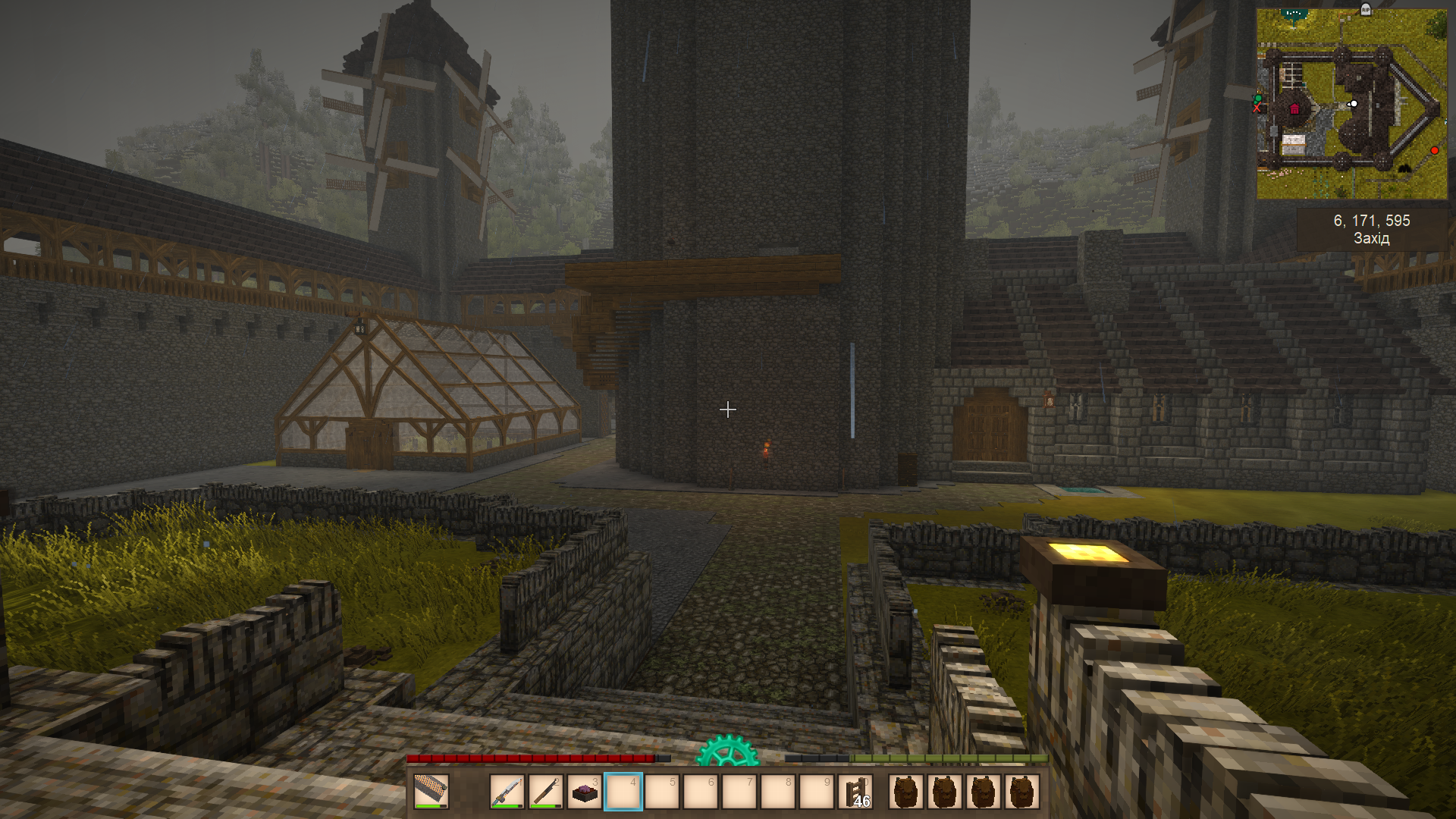Click the RIP gravestone marker on the minimap
Viewport: 1456px width, 819px height.
point(1366,9)
